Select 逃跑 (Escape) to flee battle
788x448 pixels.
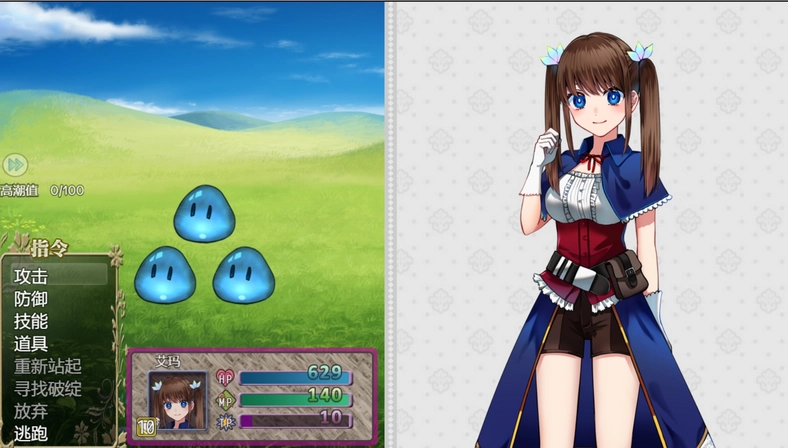pyautogui.click(x=32, y=434)
